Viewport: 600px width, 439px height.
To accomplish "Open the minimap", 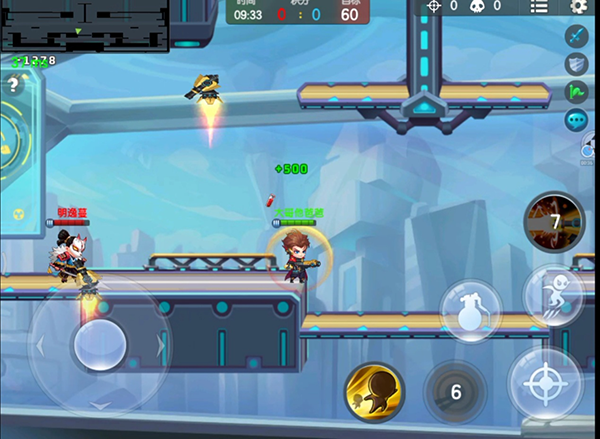I will tap(84, 24).
